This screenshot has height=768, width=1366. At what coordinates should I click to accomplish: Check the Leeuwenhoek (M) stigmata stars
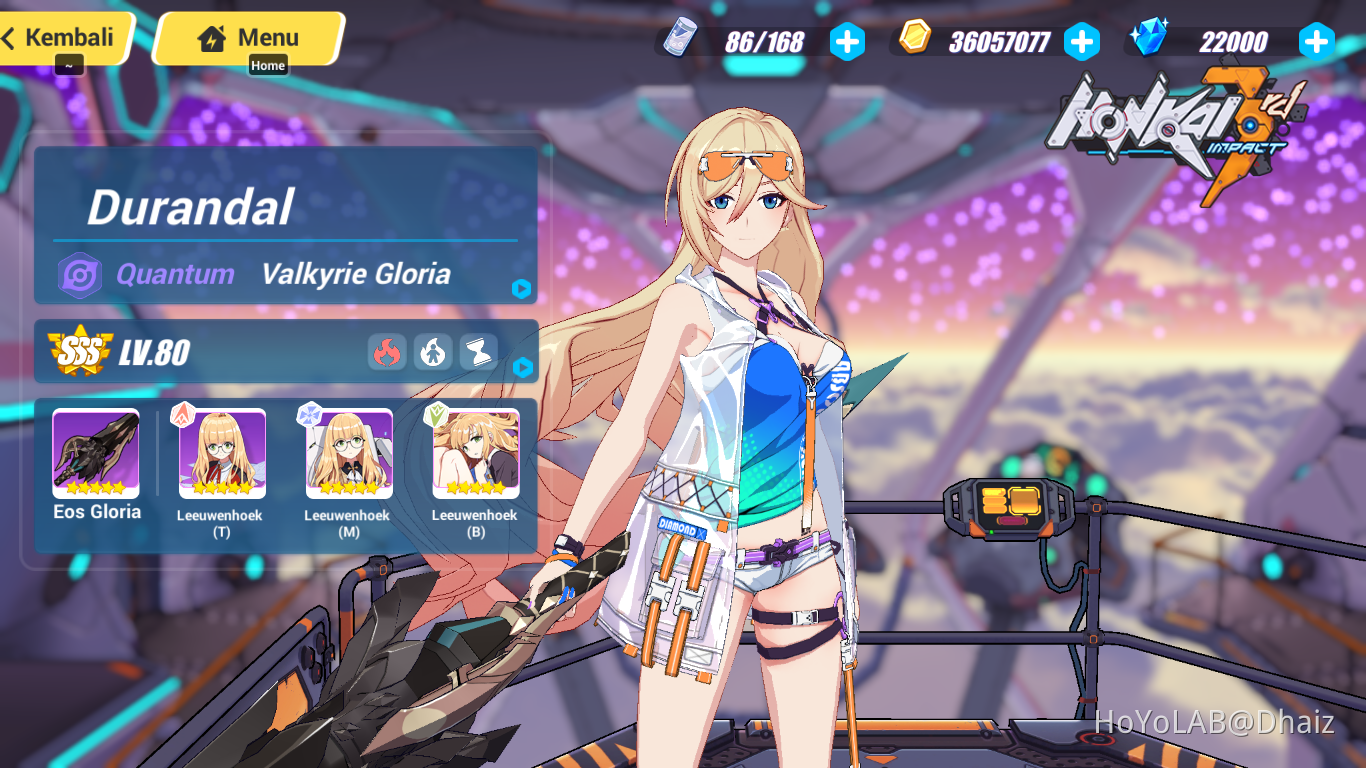pyautogui.click(x=347, y=489)
